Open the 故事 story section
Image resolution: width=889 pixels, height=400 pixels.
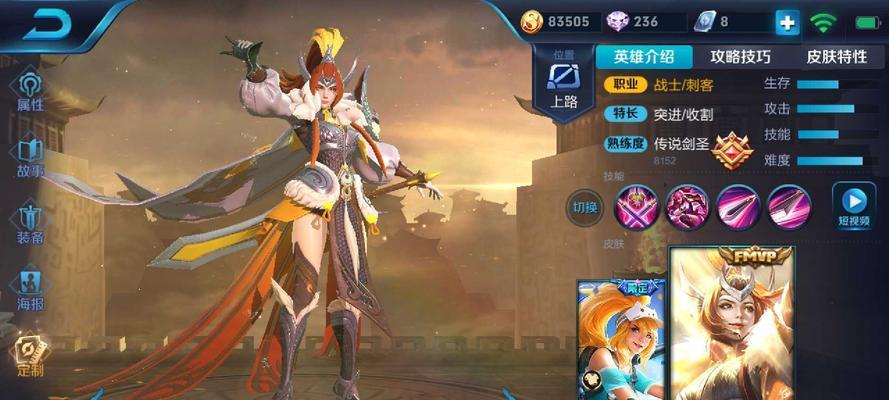tap(30, 156)
